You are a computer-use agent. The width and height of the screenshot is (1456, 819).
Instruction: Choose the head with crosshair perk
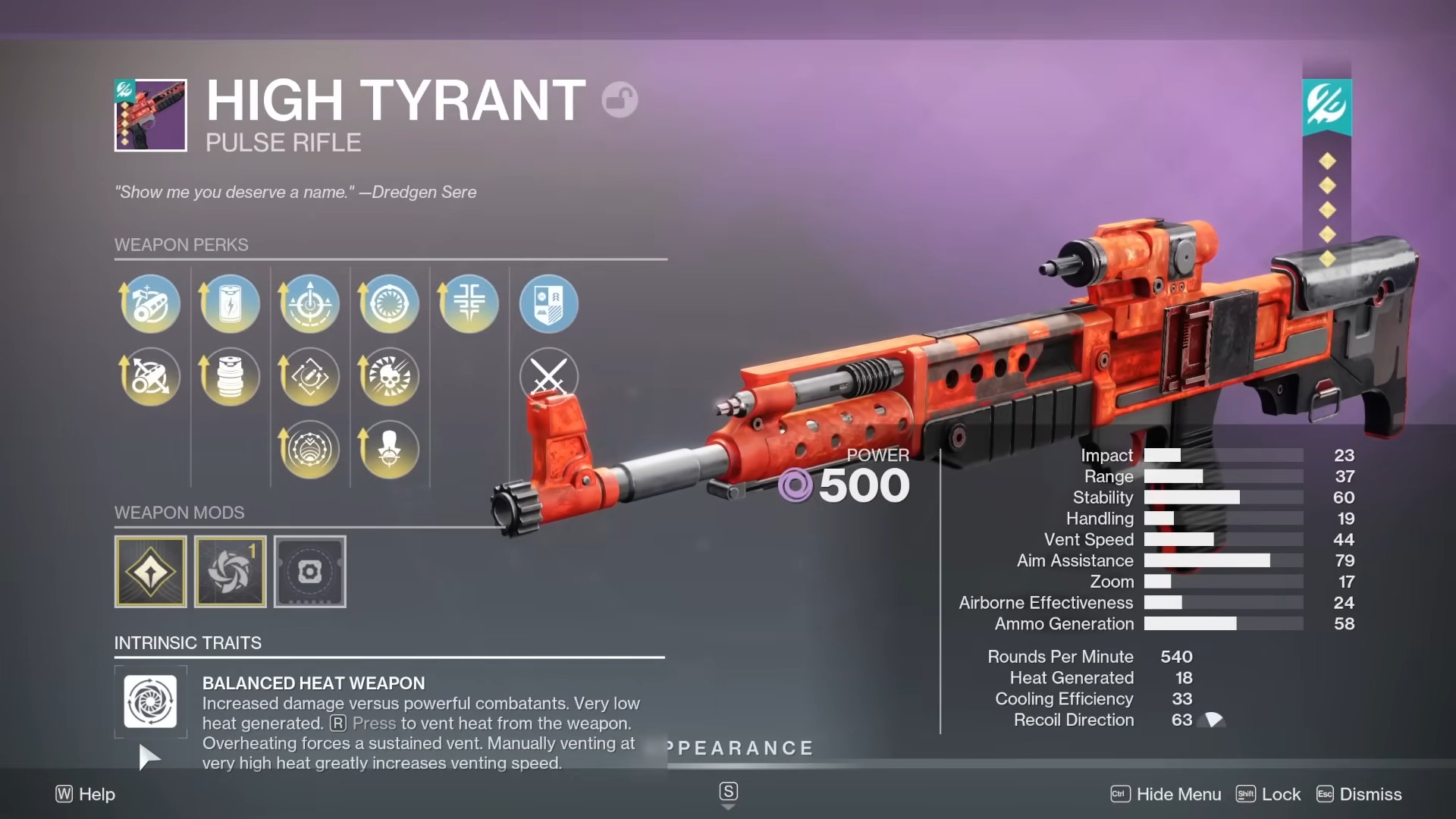[x=389, y=450]
